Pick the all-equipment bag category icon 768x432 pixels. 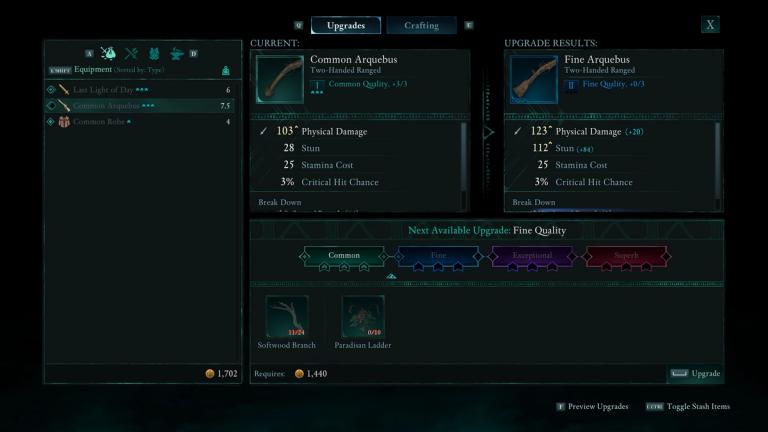108,53
